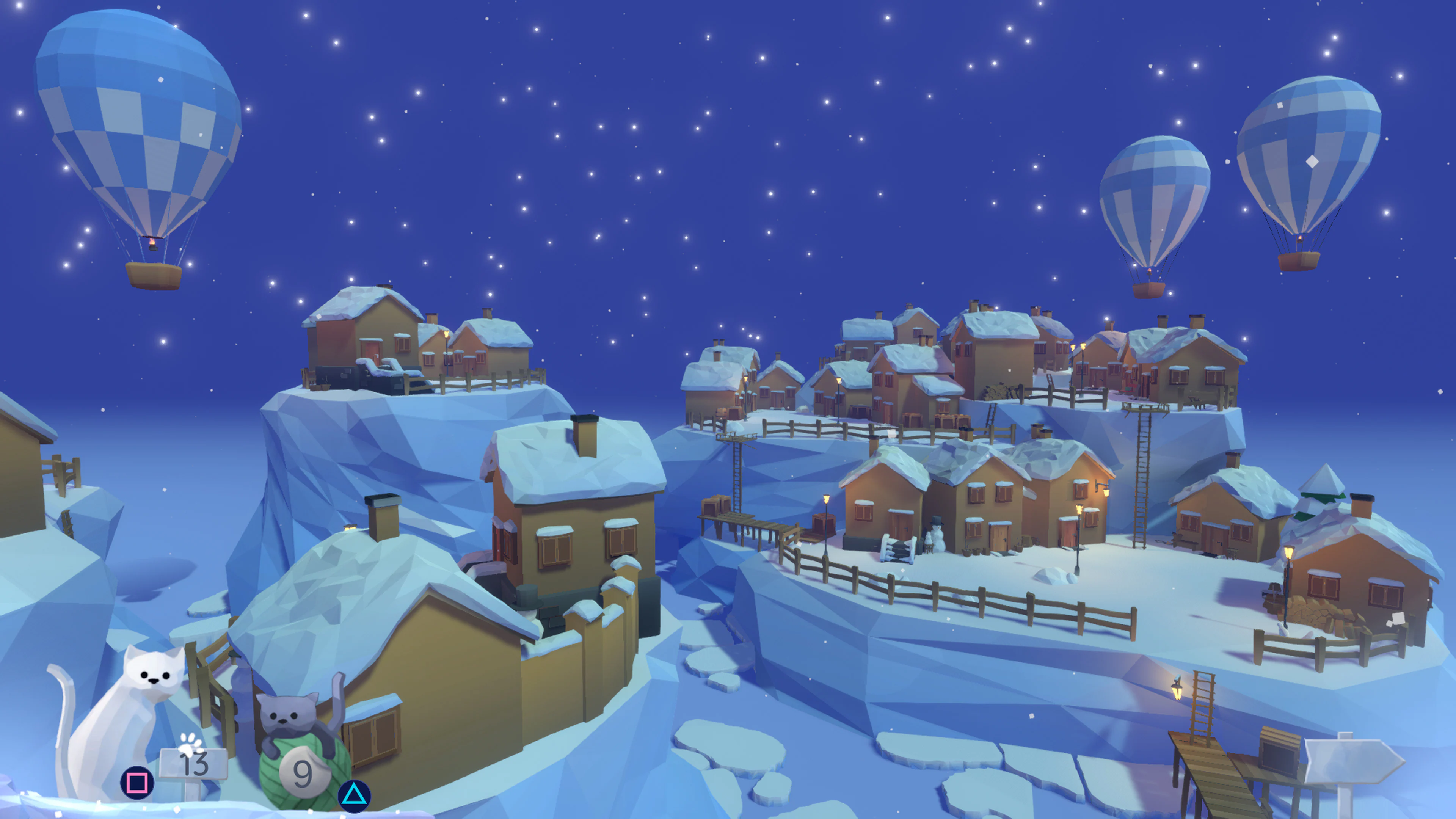Click the red door of the hilltop house
This screenshot has height=819, width=1456.
point(372,349)
